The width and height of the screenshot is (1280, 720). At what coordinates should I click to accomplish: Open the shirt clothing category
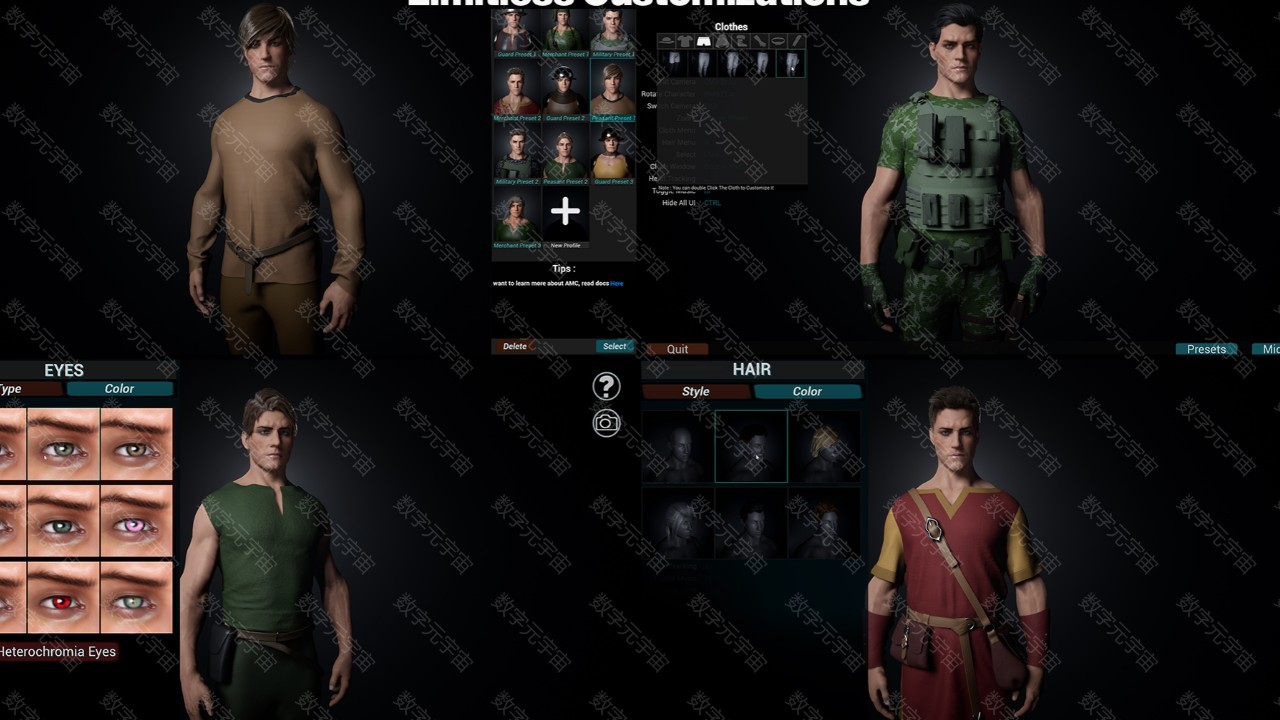point(685,41)
